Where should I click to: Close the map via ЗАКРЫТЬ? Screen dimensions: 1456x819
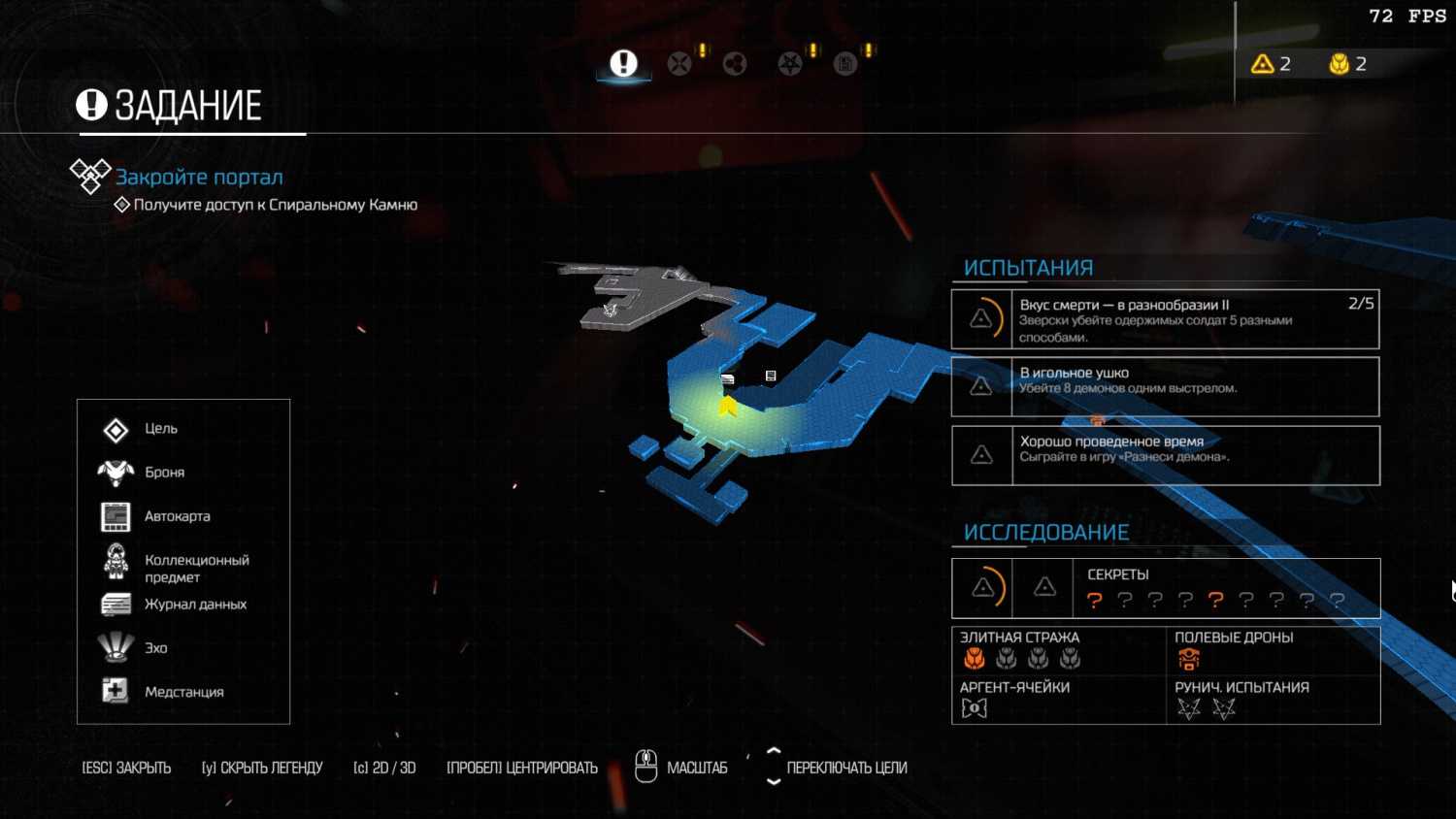click(126, 768)
